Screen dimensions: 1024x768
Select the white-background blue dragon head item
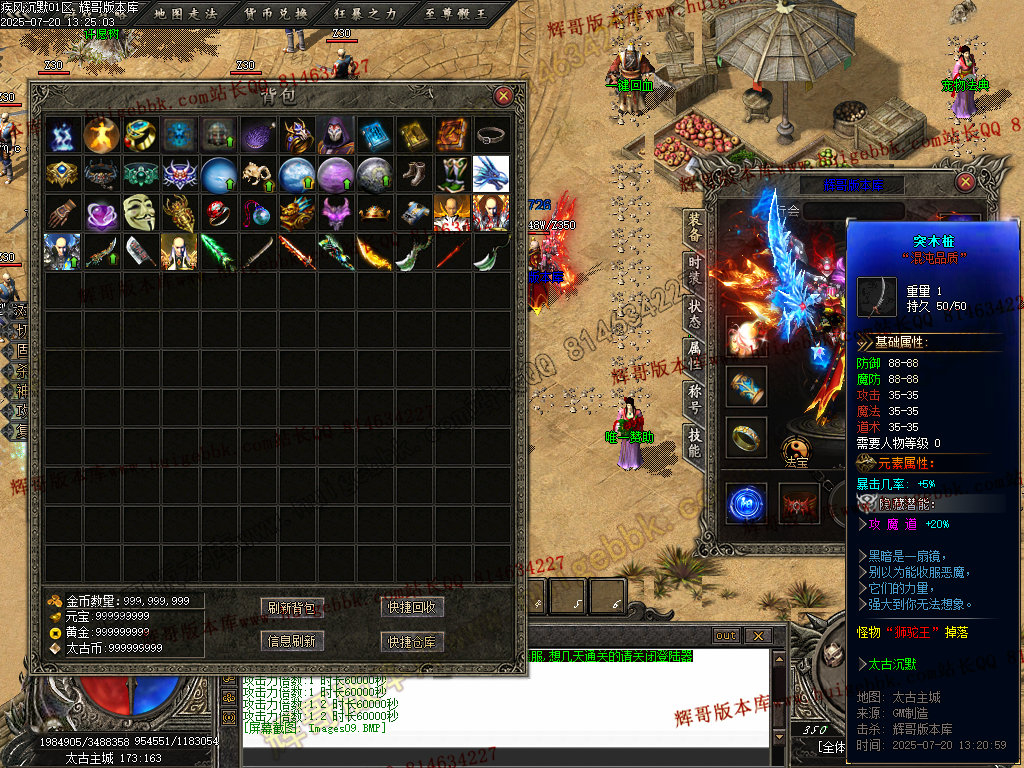click(x=491, y=173)
